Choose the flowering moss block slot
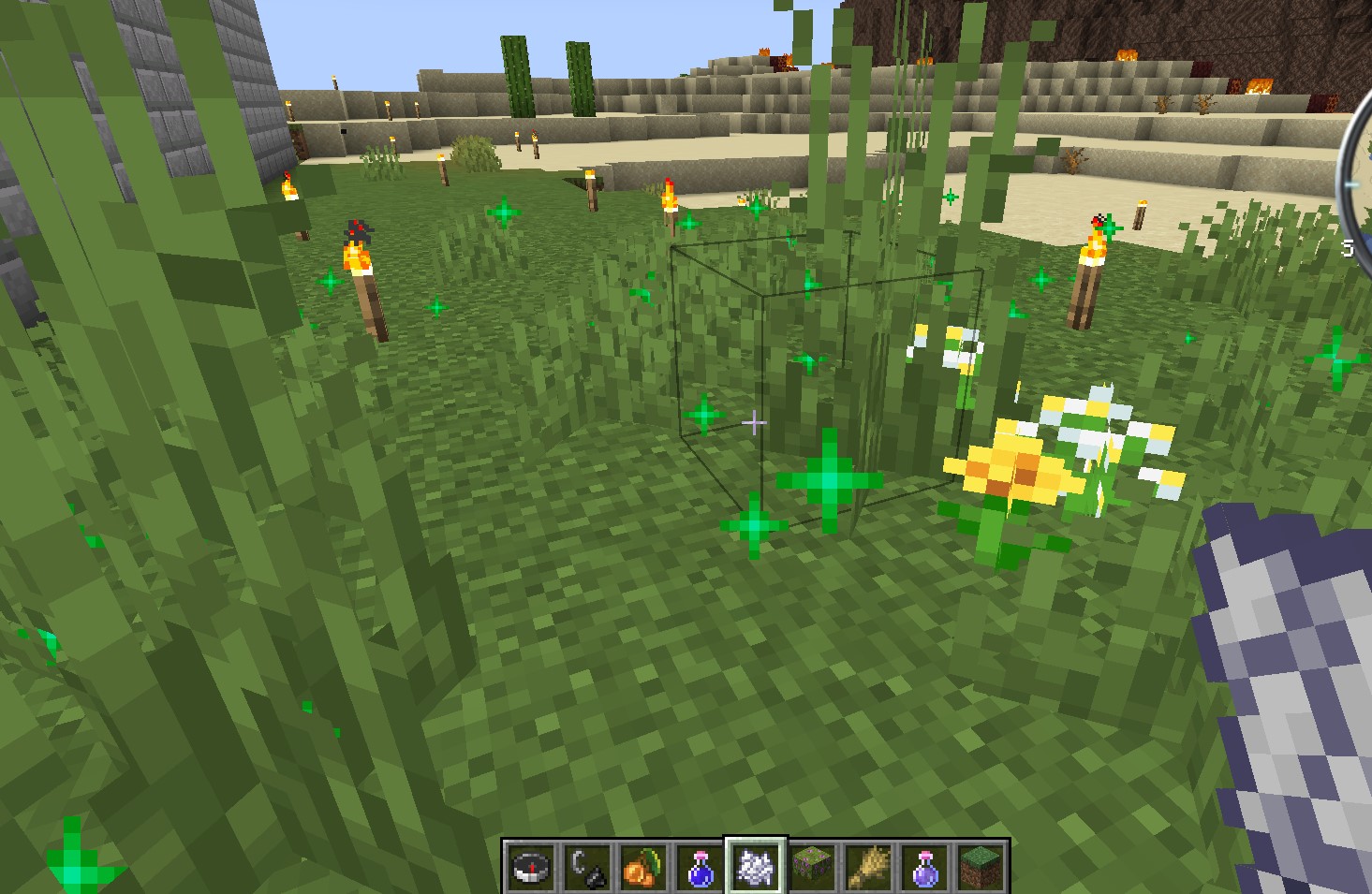 point(812,866)
